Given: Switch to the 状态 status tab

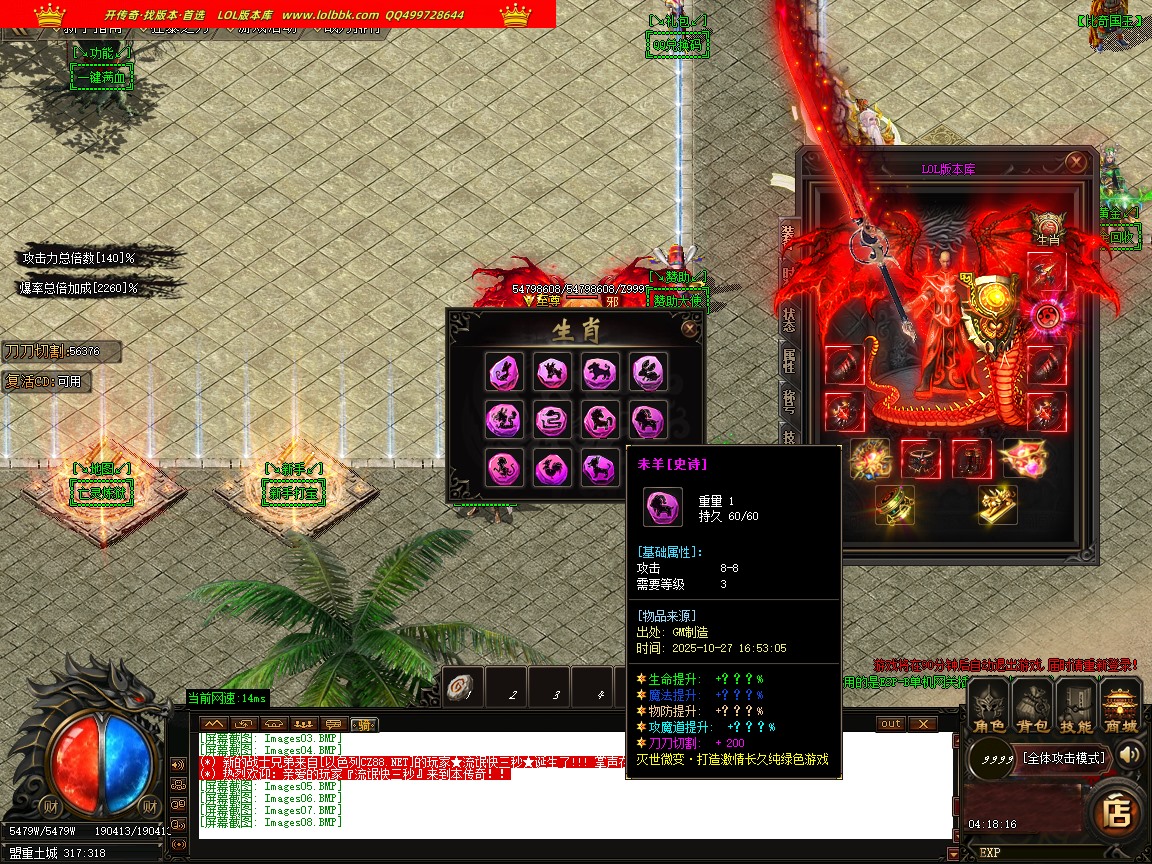Looking at the screenshot, I should coord(789,319).
